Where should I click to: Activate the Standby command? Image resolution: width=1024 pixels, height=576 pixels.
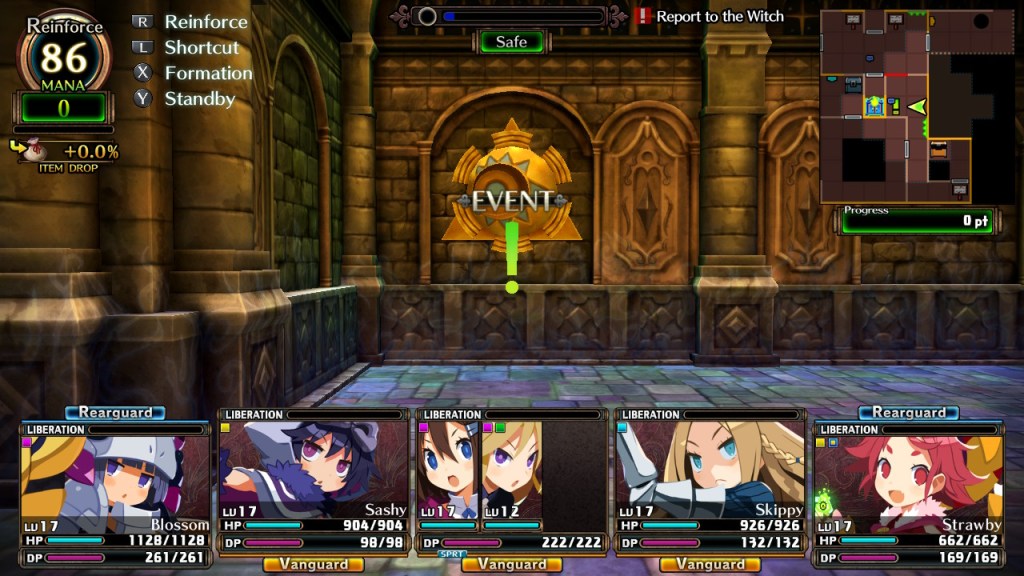click(x=199, y=99)
